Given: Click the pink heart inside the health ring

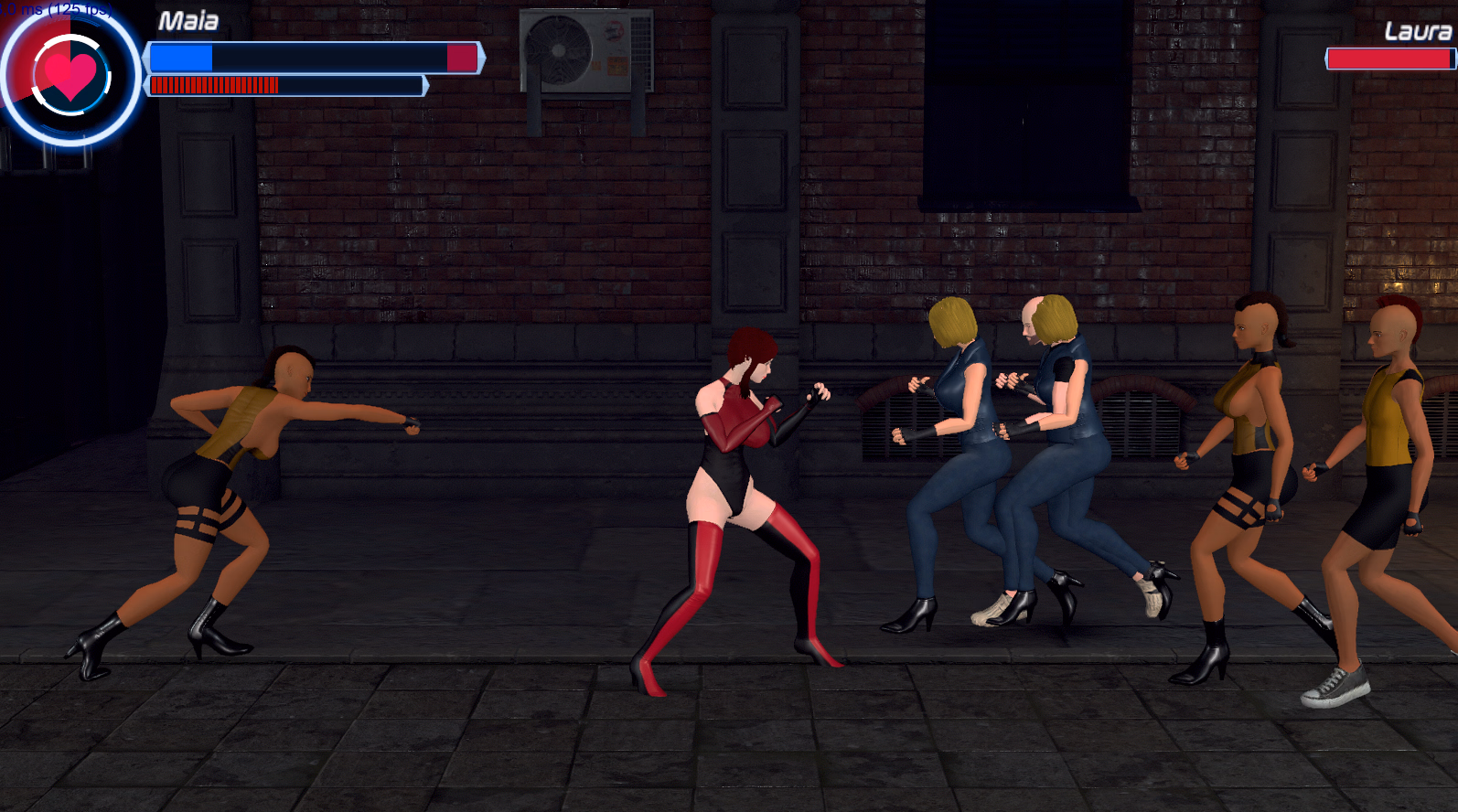Looking at the screenshot, I should (x=73, y=78).
